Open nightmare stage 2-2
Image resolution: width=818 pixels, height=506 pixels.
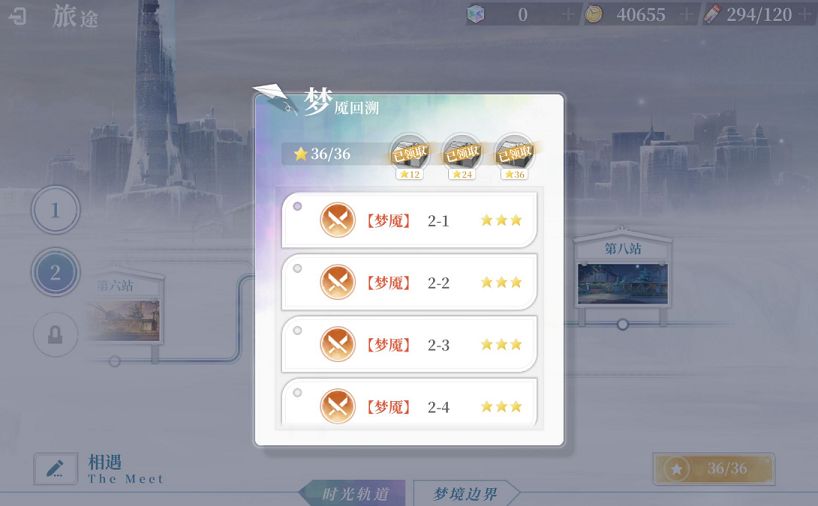coord(409,282)
